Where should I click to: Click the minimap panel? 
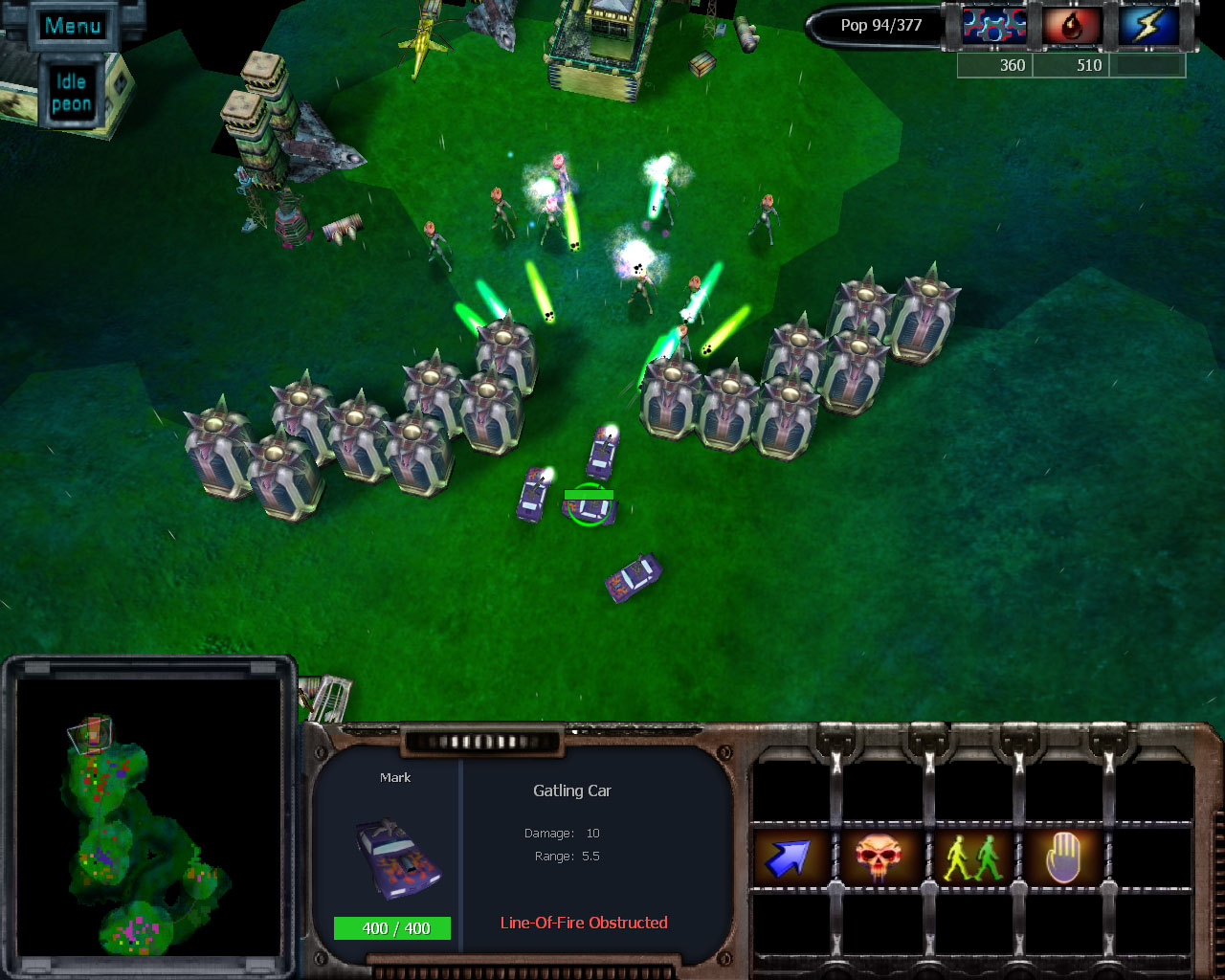(150, 819)
